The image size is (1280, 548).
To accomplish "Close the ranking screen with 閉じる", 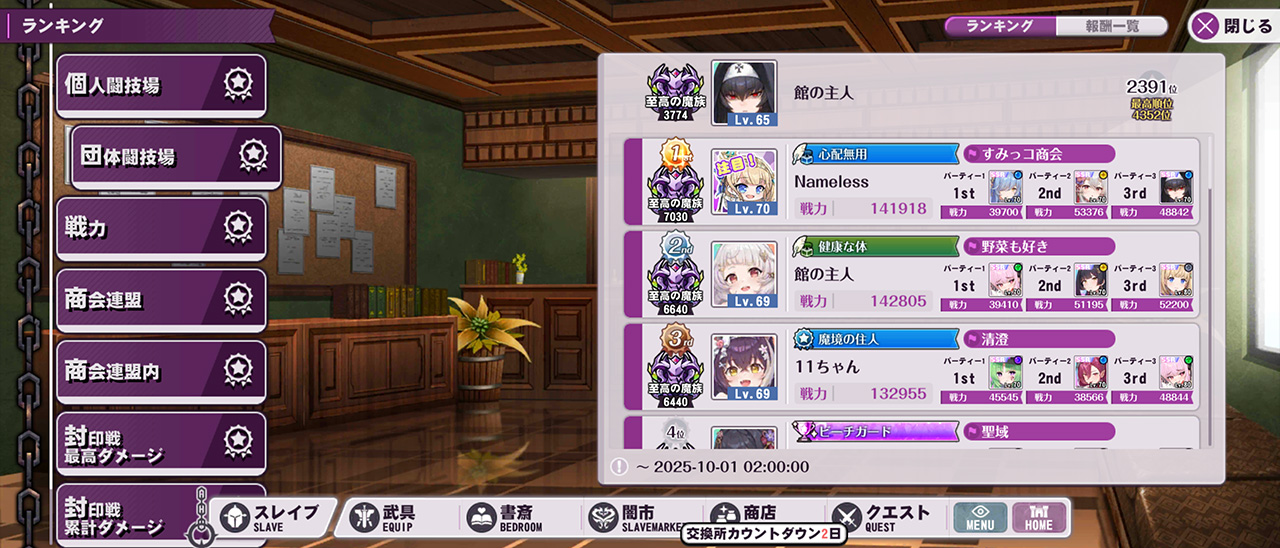I will click(x=1232, y=27).
